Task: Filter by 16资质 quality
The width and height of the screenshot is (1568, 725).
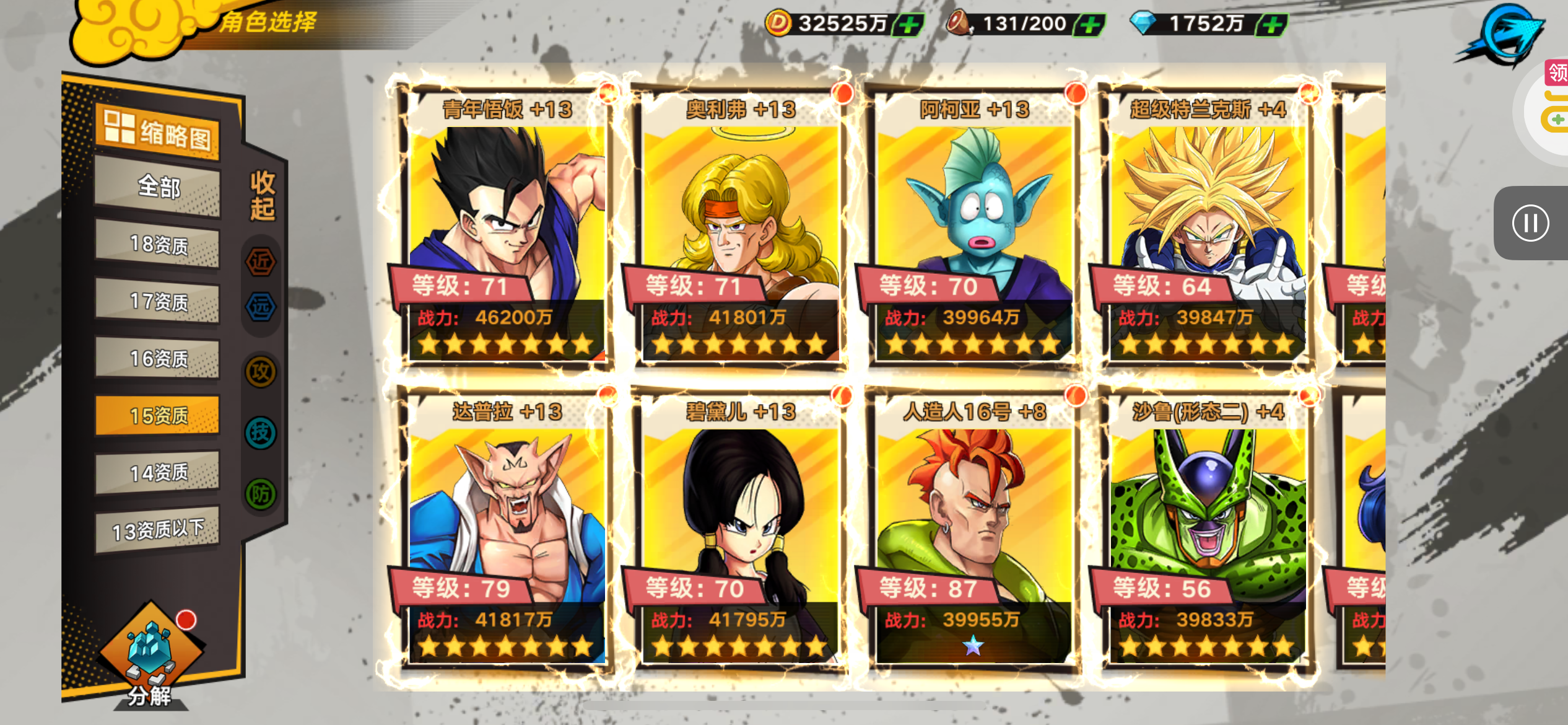Action: click(158, 358)
